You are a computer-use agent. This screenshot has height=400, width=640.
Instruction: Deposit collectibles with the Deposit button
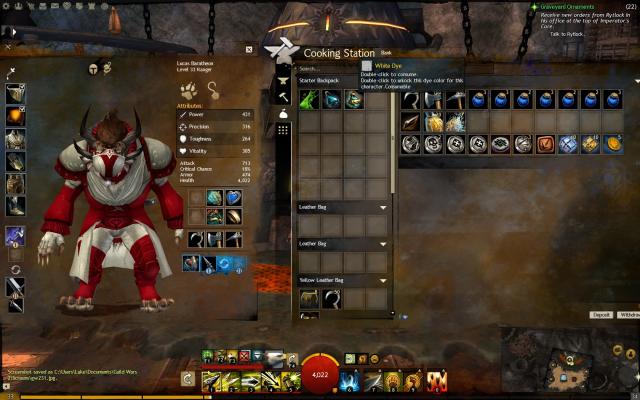(x=601, y=314)
